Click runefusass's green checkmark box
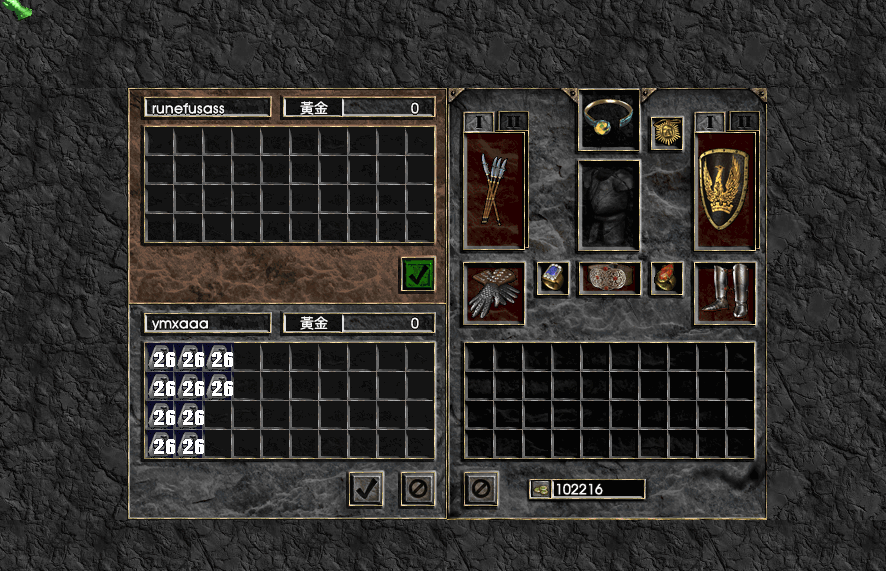 pyautogui.click(x=418, y=273)
